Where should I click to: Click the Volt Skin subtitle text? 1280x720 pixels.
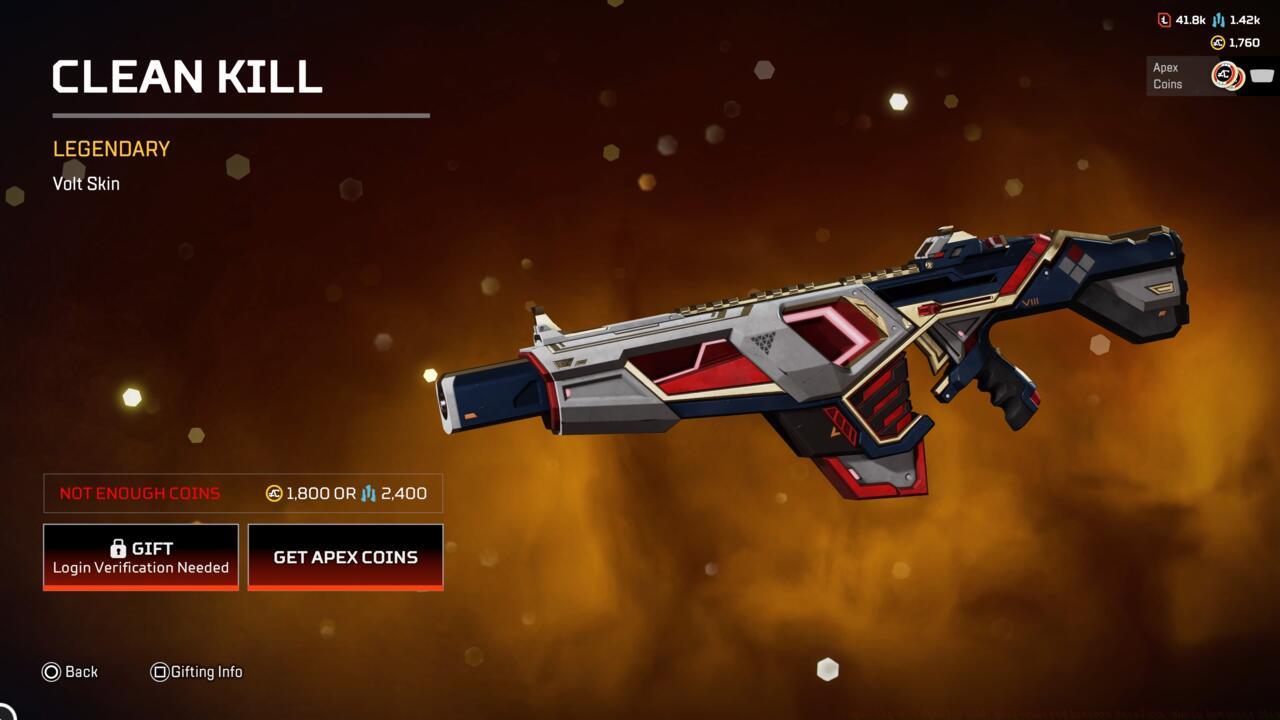pyautogui.click(x=86, y=183)
